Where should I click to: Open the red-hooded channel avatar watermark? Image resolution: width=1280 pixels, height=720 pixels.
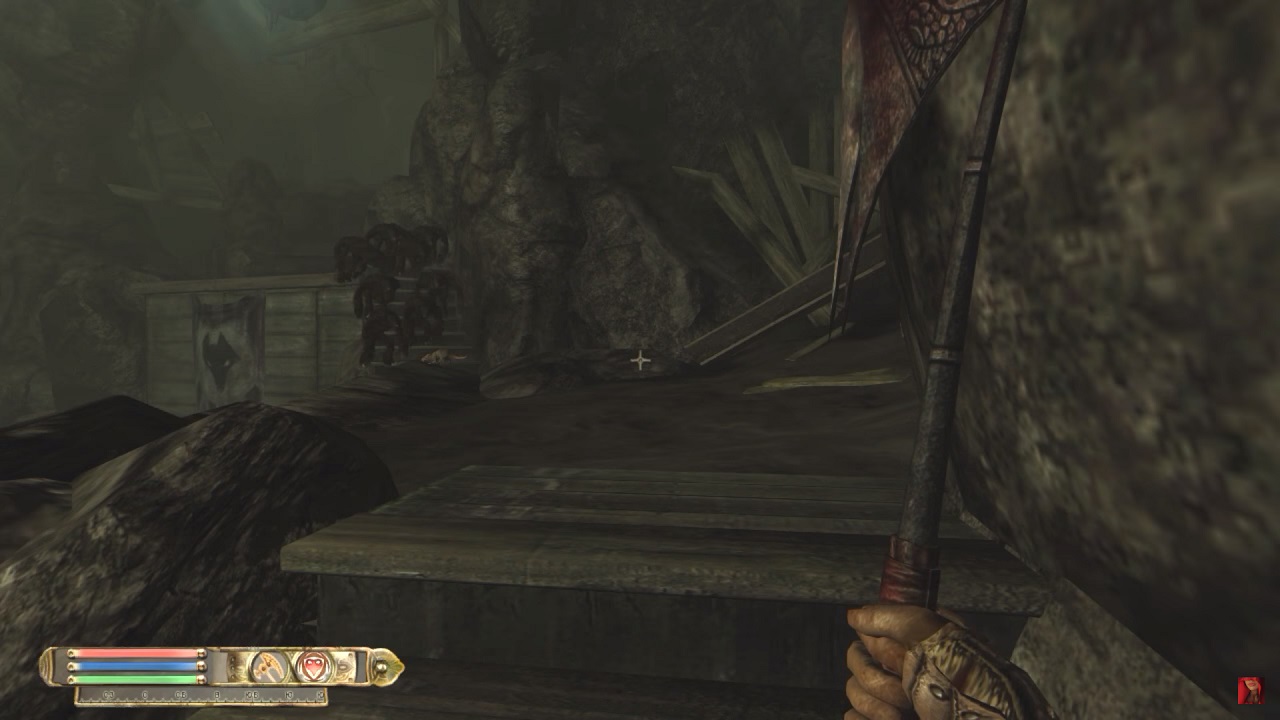tap(1250, 690)
